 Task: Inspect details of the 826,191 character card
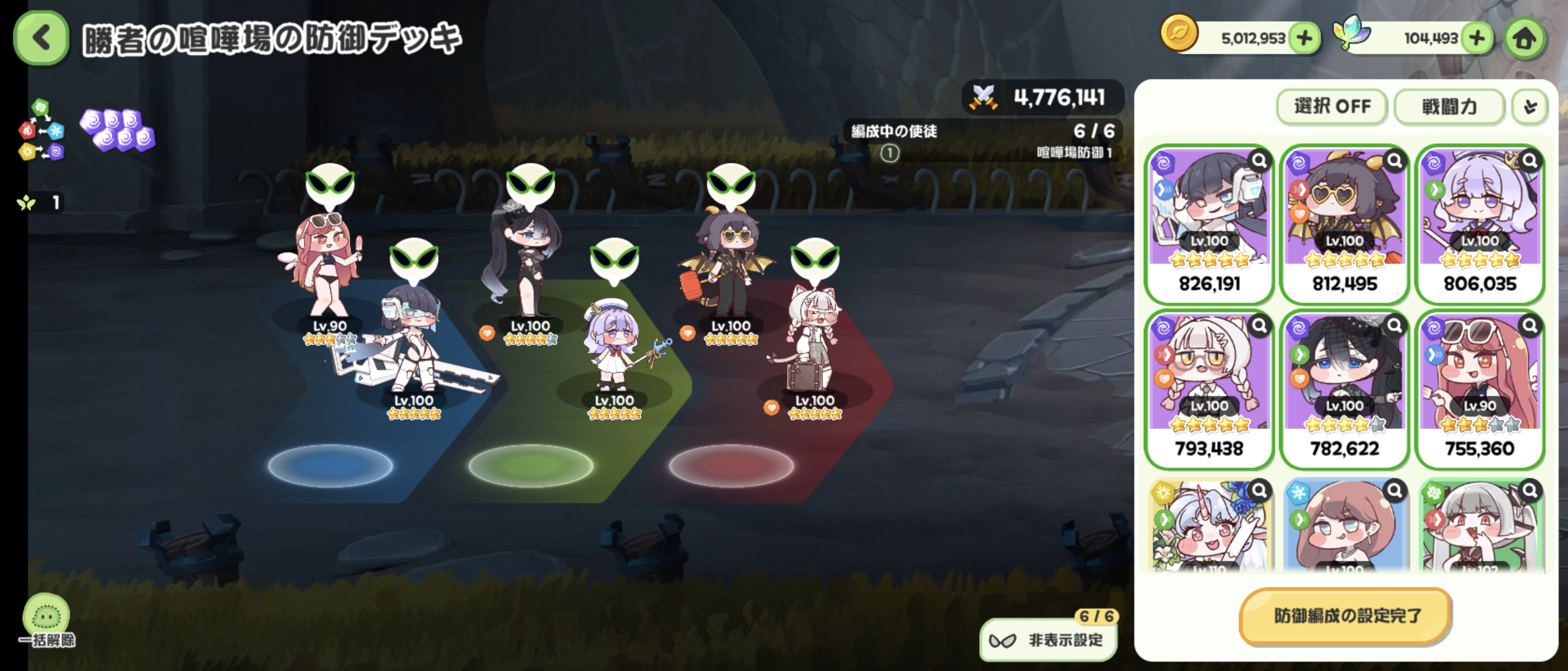(1259, 160)
